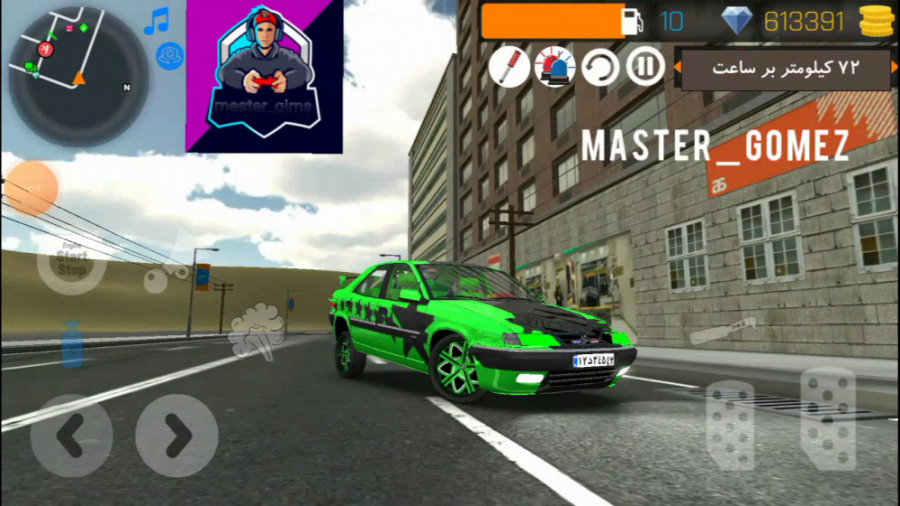Toggle music with the blue note icon
Image resolution: width=900 pixels, height=506 pixels.
[156, 20]
